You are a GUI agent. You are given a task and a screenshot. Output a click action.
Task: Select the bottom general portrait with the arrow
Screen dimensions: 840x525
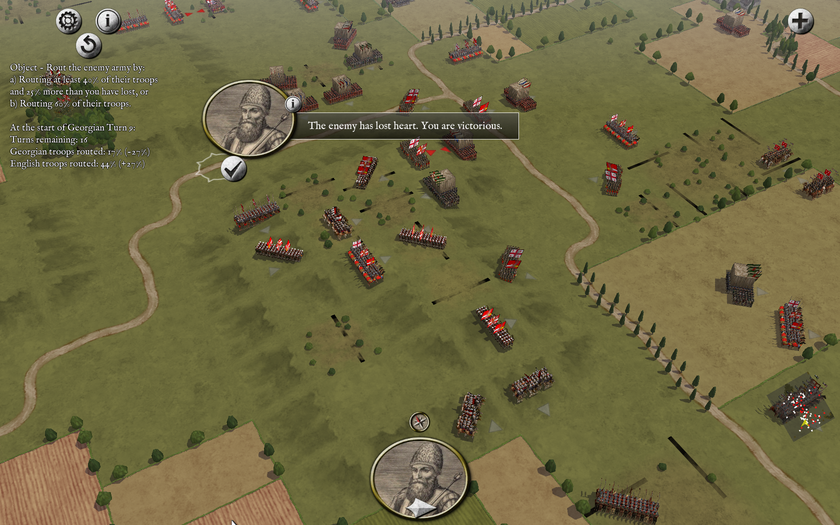[420, 480]
